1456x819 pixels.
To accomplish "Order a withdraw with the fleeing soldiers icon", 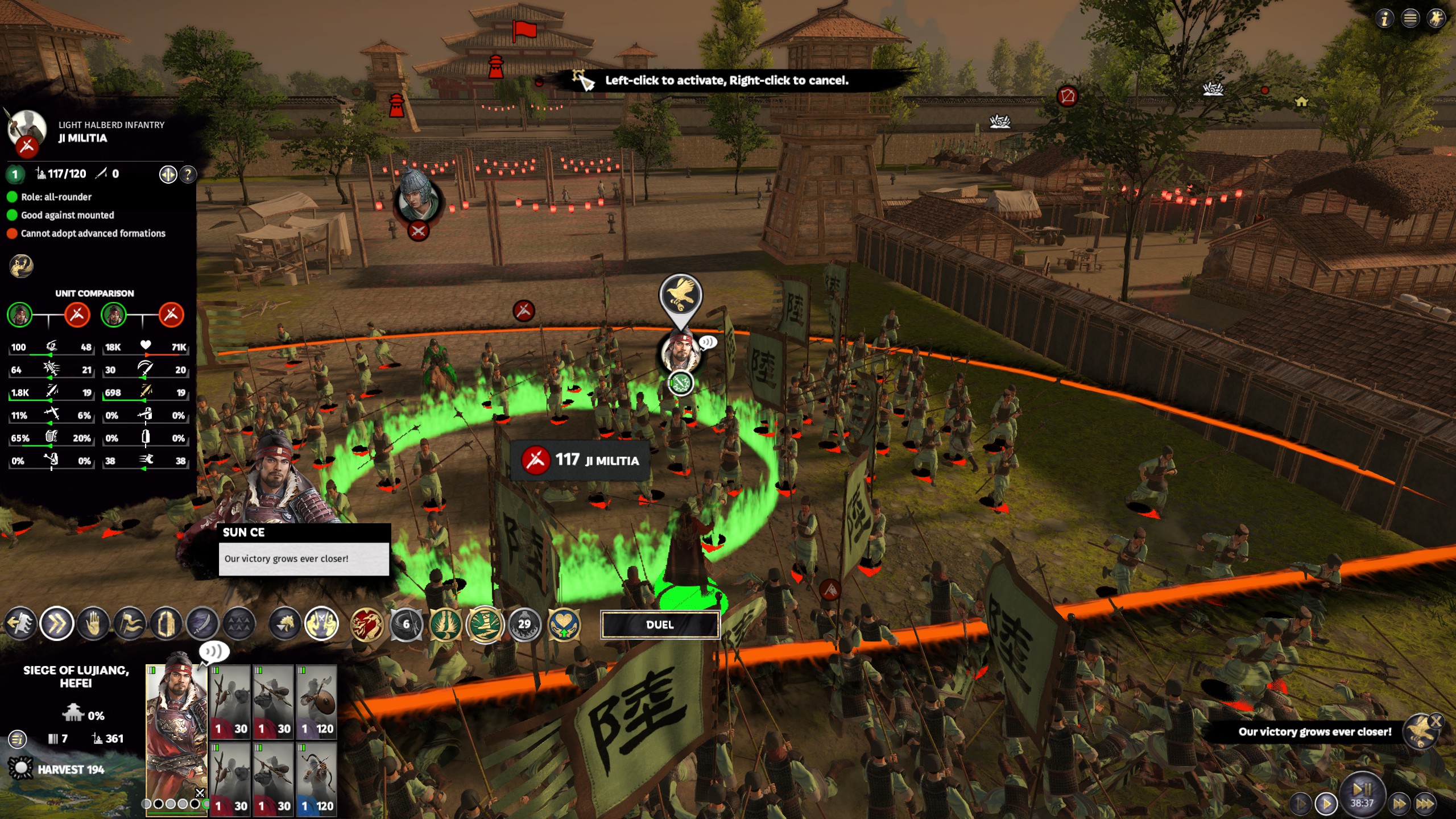I will 20,624.
